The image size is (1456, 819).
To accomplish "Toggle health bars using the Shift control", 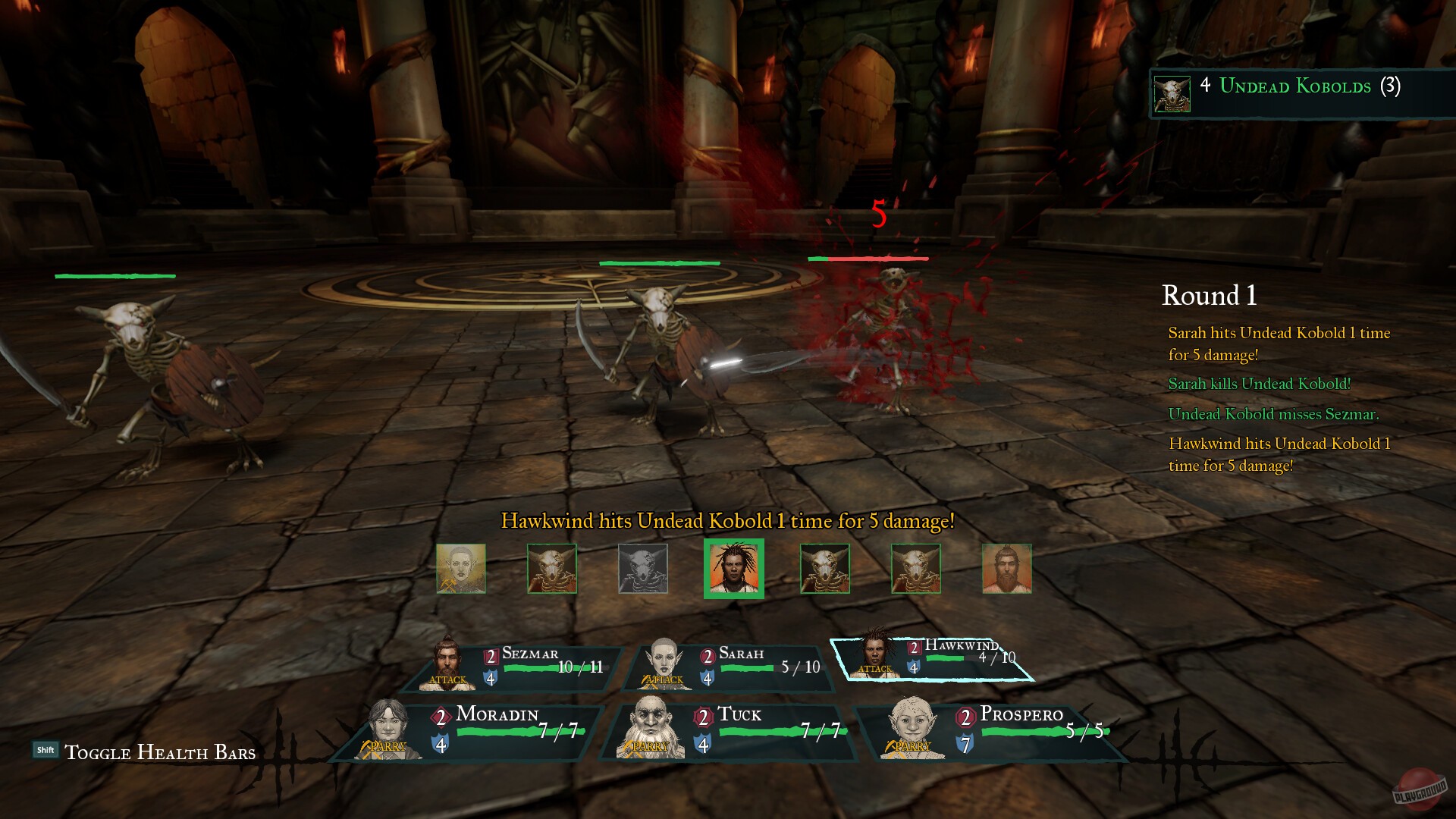I will coord(47,749).
